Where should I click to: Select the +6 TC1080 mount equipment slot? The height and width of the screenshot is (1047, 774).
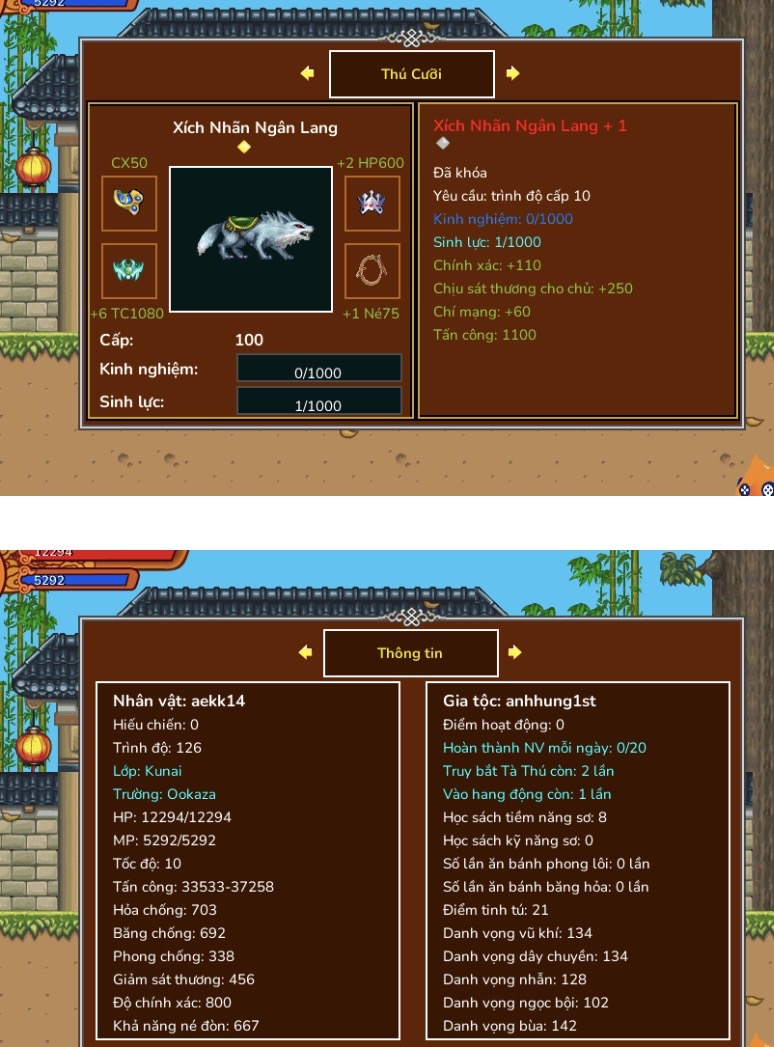(x=129, y=271)
